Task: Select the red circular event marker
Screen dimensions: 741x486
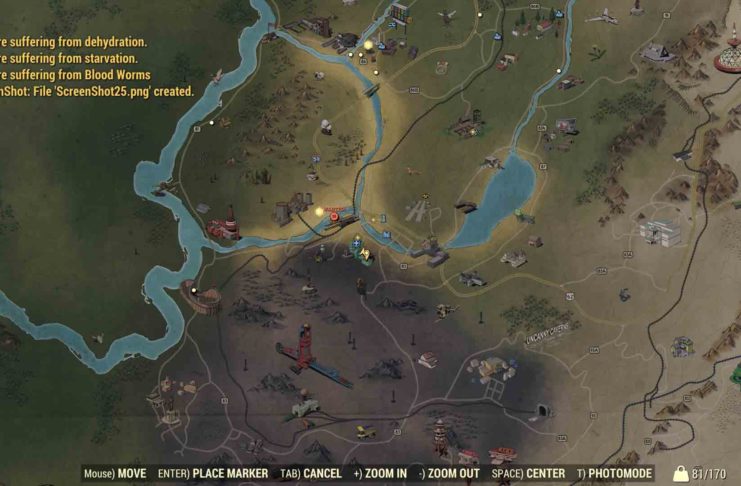Action: point(334,215)
